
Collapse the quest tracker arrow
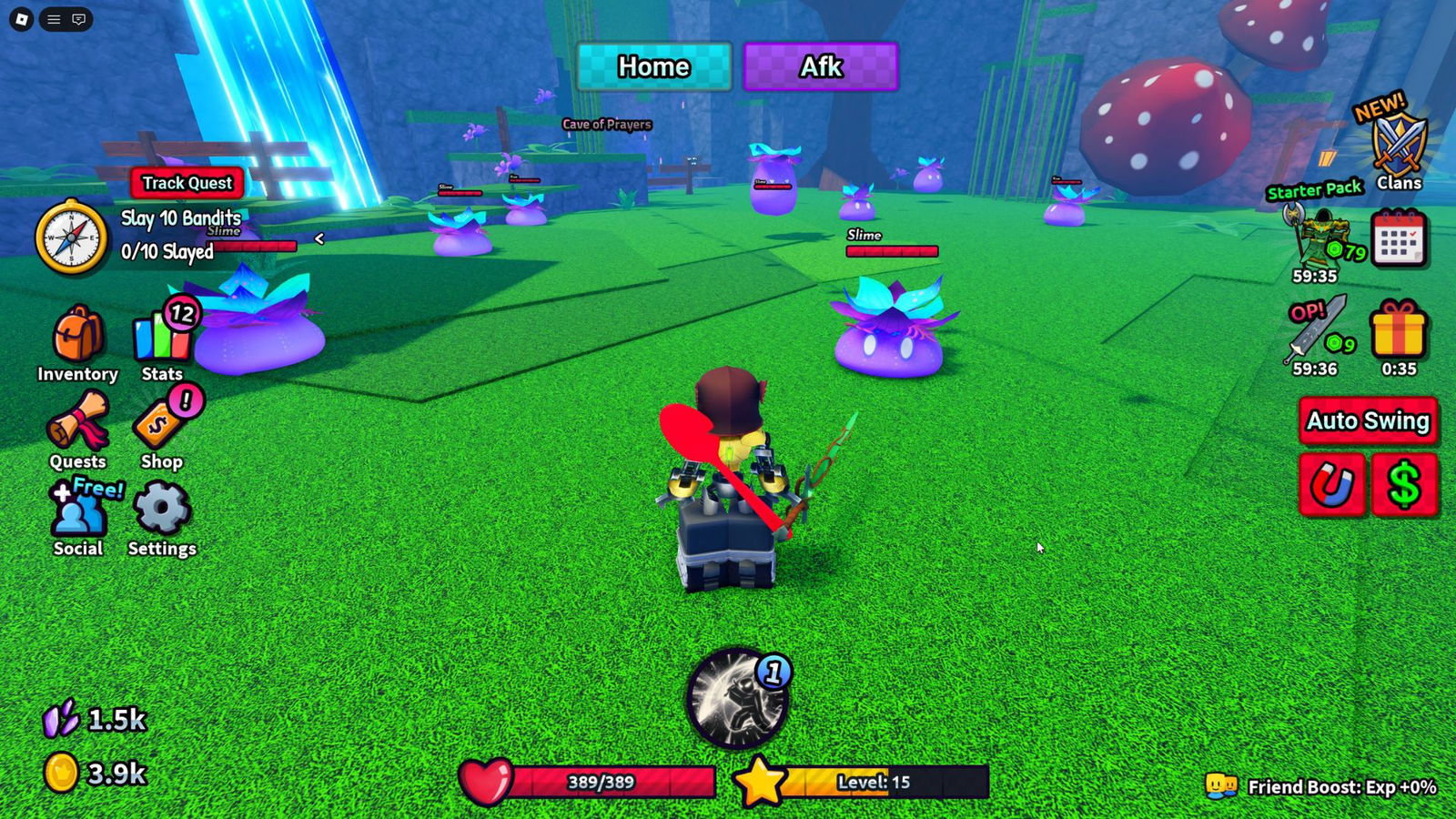[x=319, y=238]
